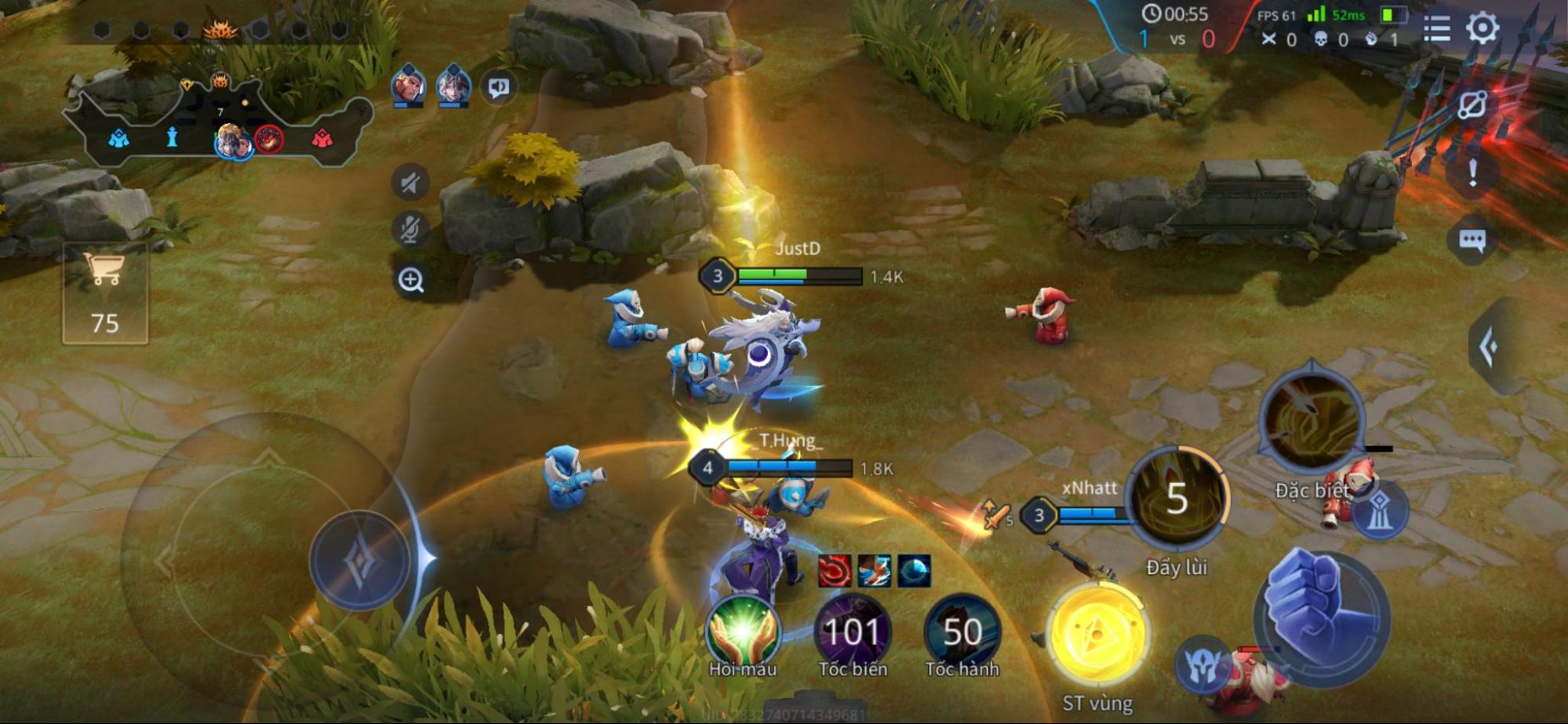Cast the yellow ST vùng skill
Image resolution: width=1568 pixels, height=724 pixels.
1097,637
